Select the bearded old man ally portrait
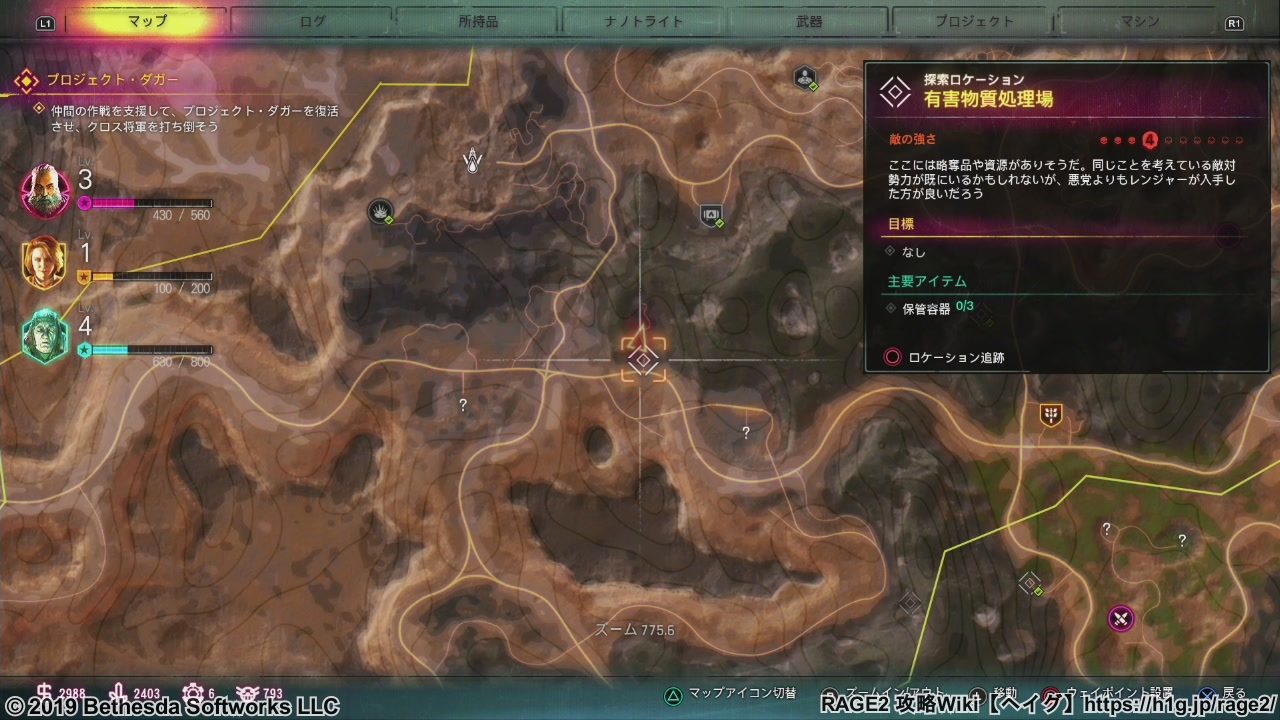The height and width of the screenshot is (720, 1280). pyautogui.click(x=46, y=190)
